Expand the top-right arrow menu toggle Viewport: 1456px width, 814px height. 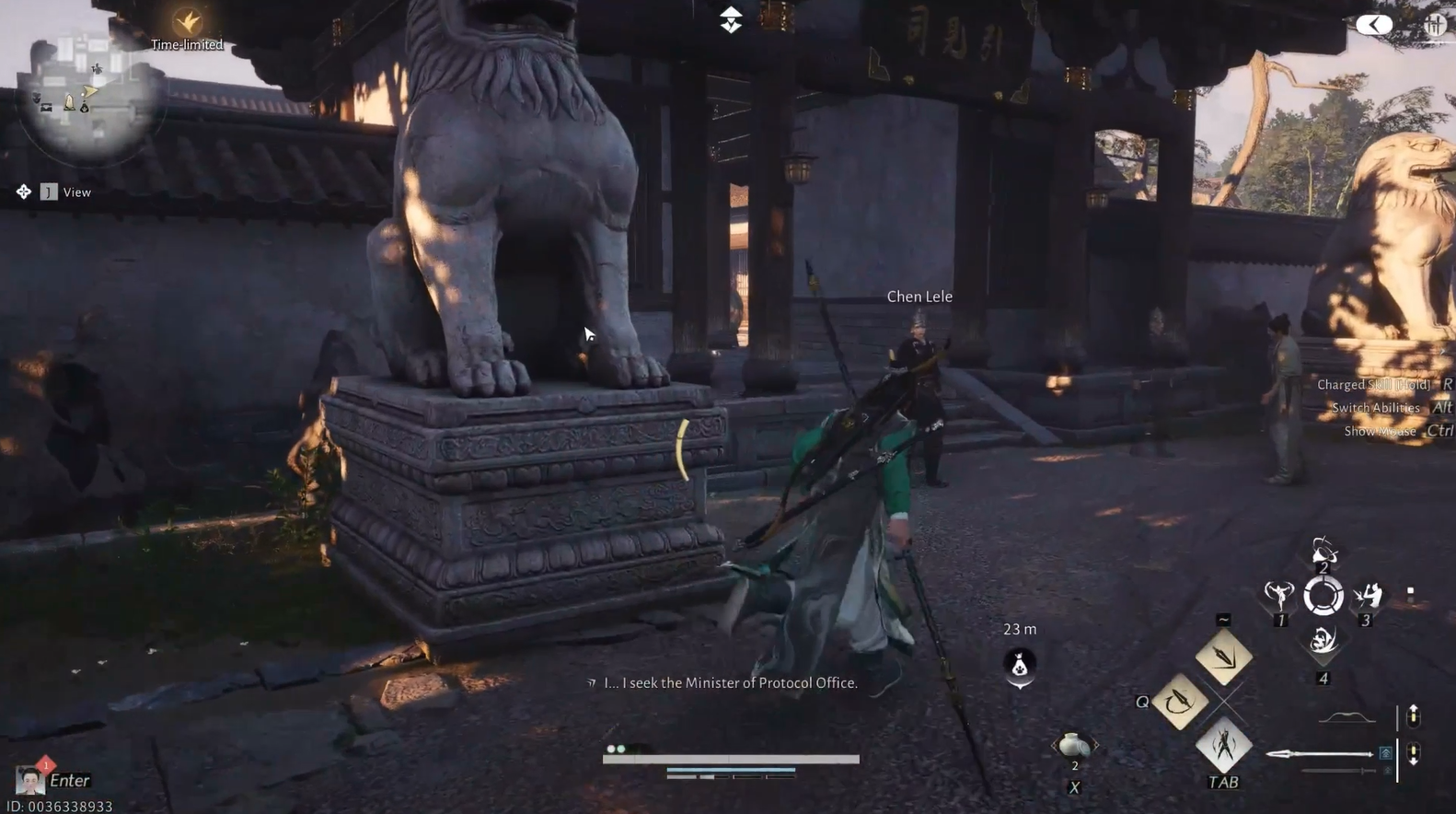[x=1373, y=25]
